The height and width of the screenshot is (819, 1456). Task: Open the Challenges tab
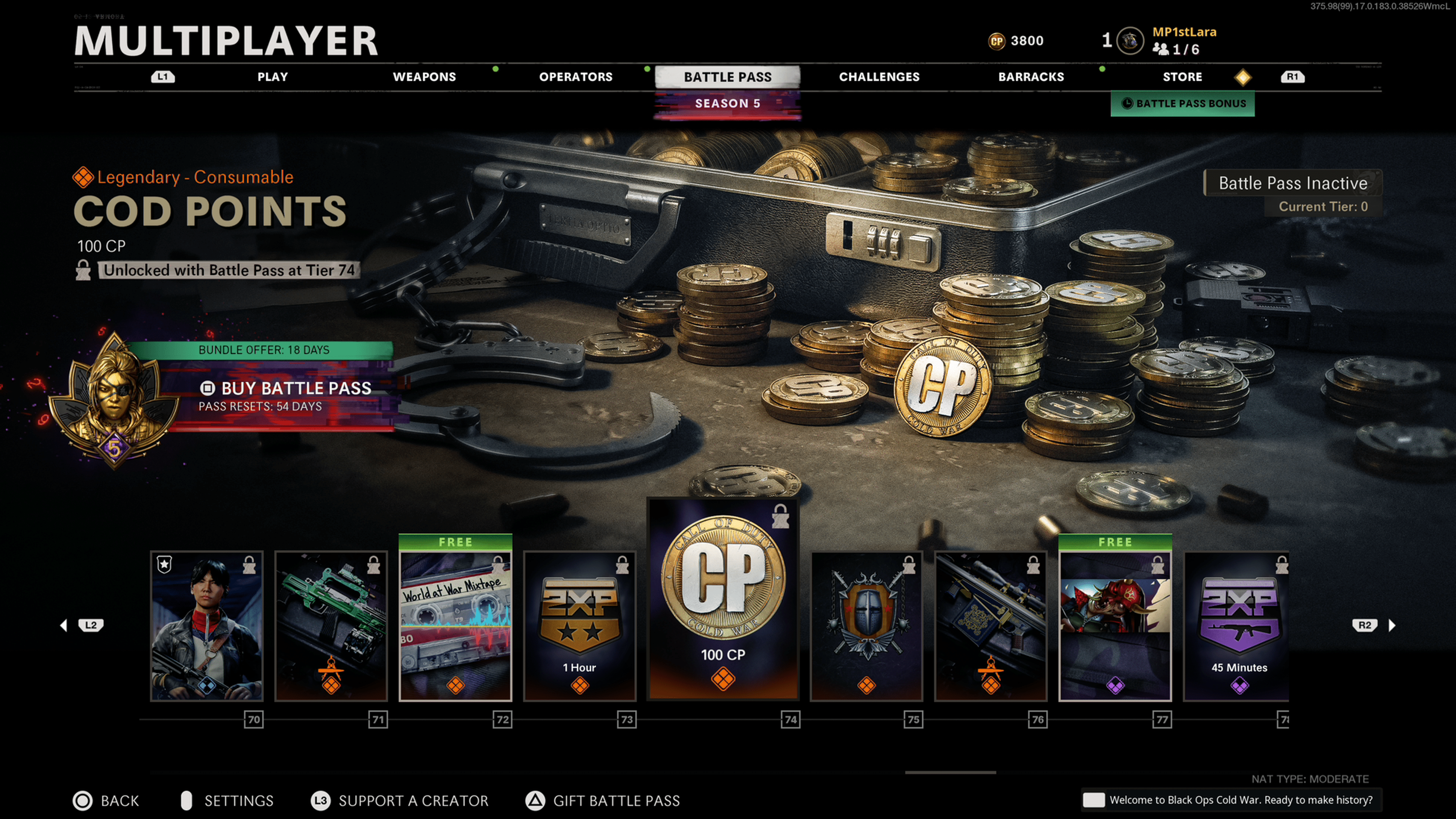pos(879,77)
